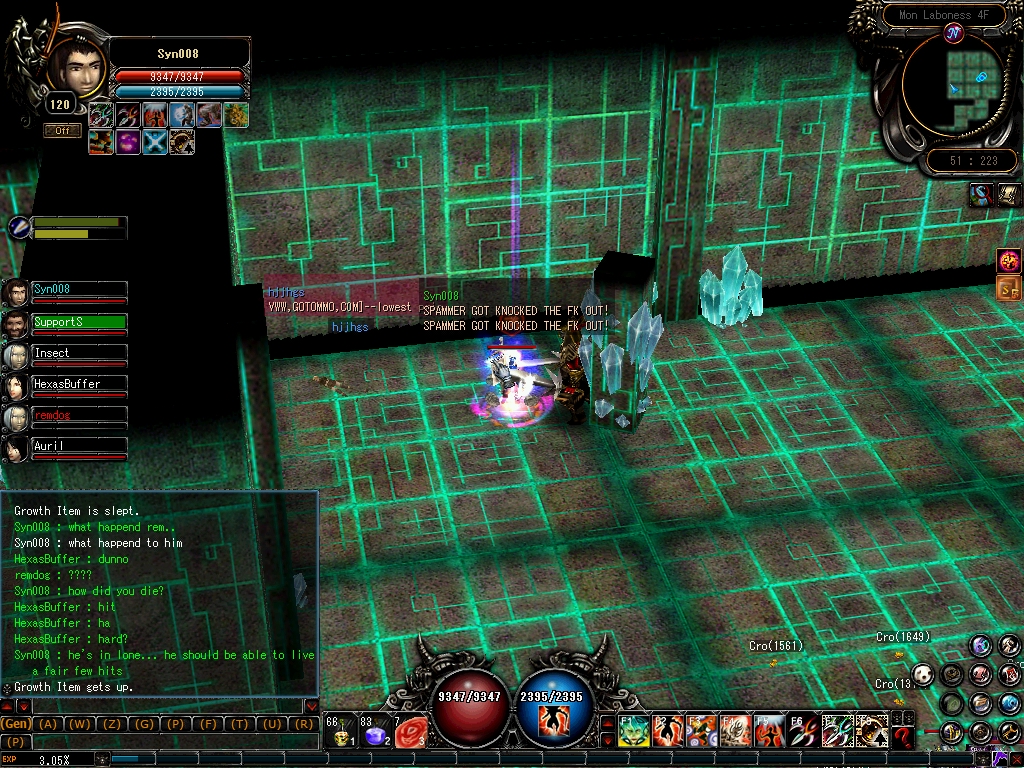Viewport: 1024px width, 768px height.
Task: Switch to the Gen chat tab
Action: pos(16,724)
